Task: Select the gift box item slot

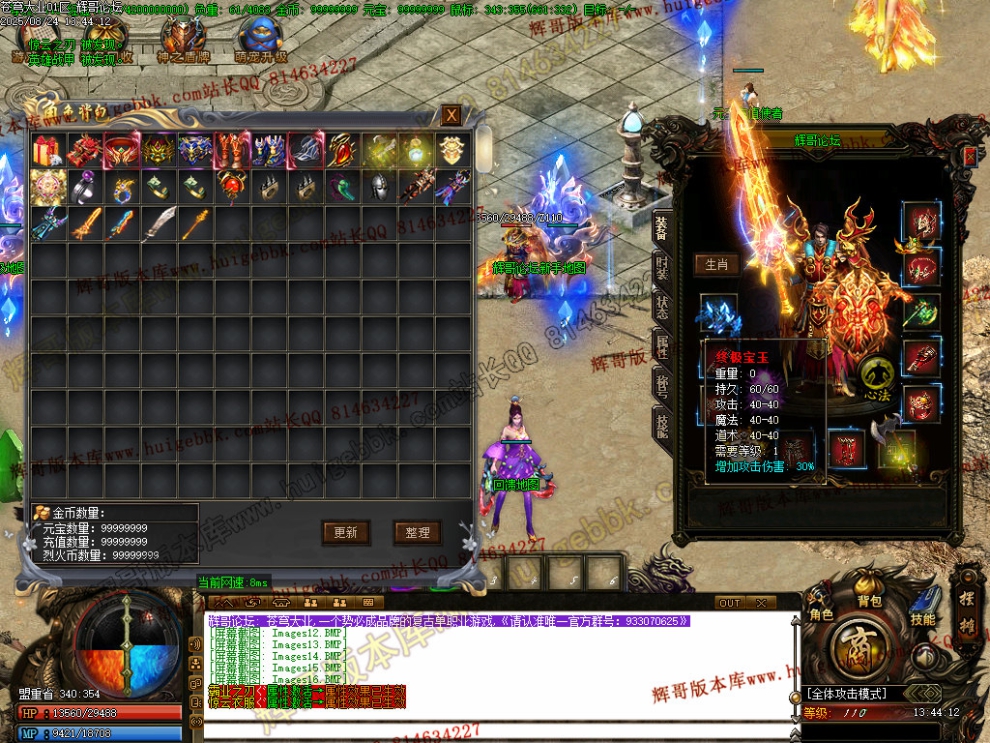Action: point(47,151)
